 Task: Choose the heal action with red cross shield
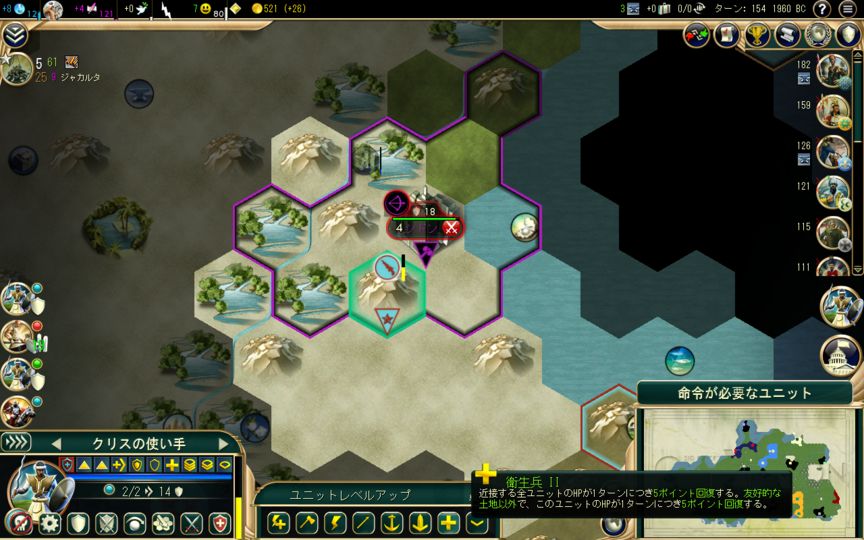click(x=219, y=522)
